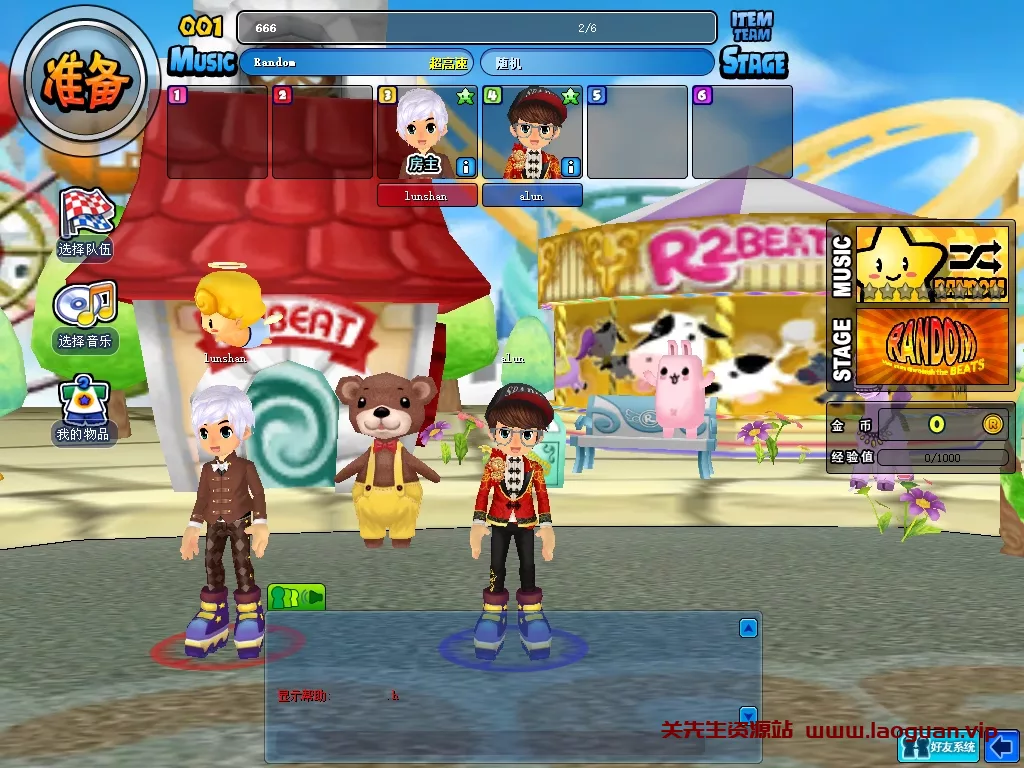The height and width of the screenshot is (768, 1024).
Task: Select empty player slot 6
Action: 742,132
